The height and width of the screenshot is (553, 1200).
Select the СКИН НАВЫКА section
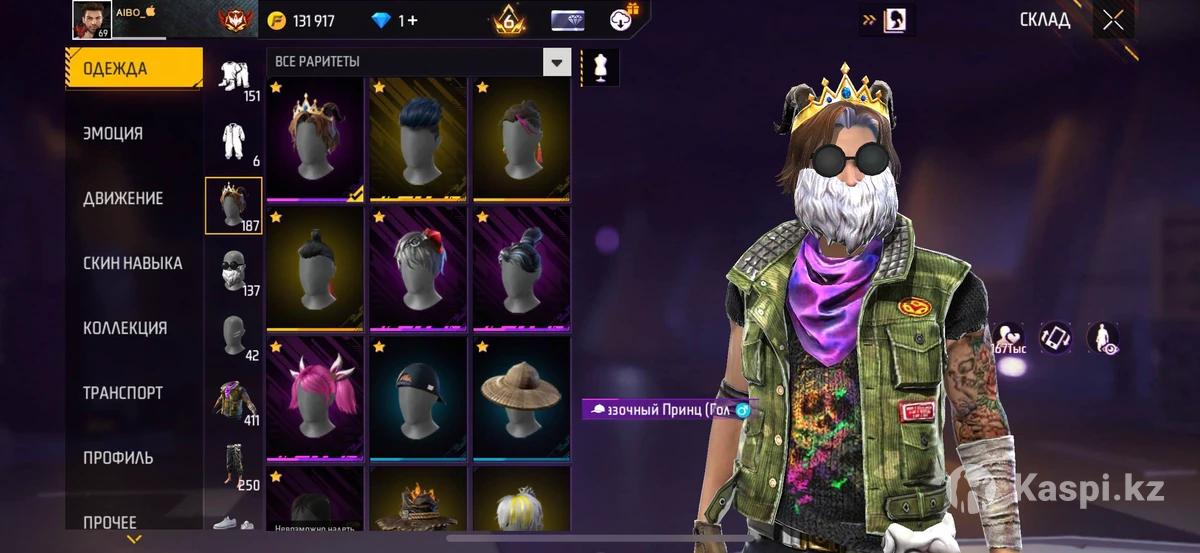point(132,263)
